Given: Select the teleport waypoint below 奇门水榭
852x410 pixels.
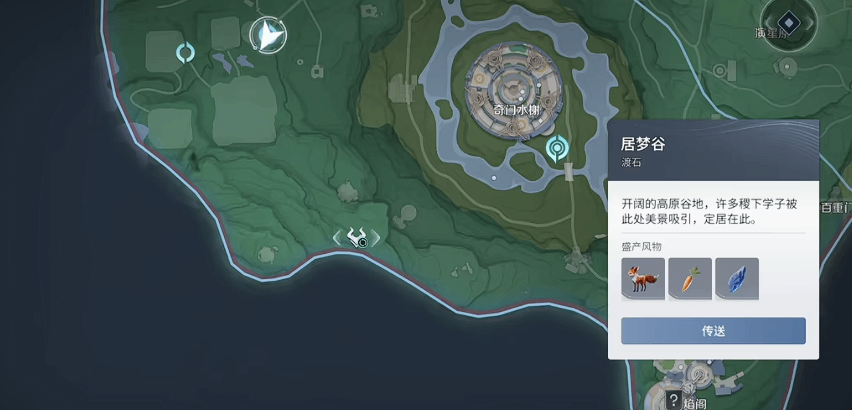Looking at the screenshot, I should click(x=557, y=150).
